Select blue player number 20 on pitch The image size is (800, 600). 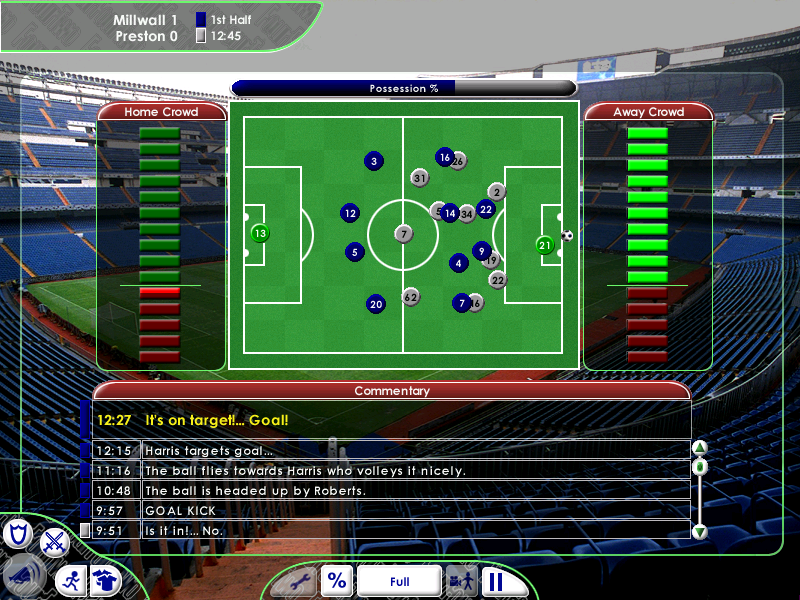click(x=376, y=304)
